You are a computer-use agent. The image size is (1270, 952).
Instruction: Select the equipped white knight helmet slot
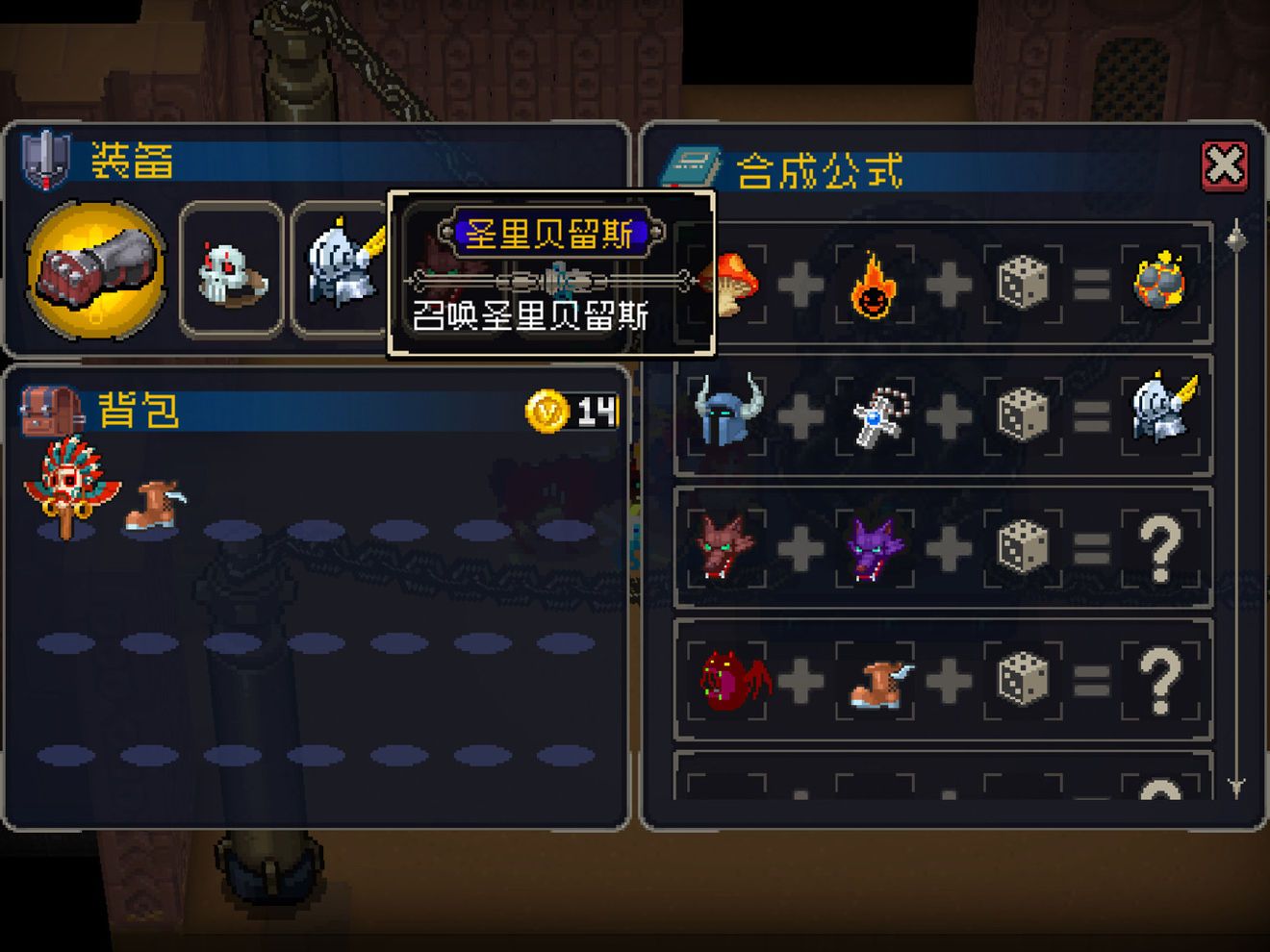click(x=342, y=267)
